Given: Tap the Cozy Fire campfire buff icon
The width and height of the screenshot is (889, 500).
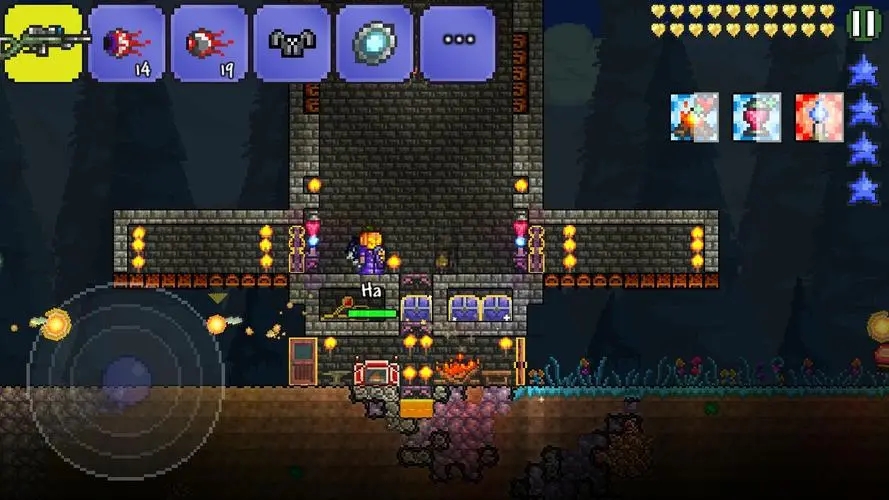Looking at the screenshot, I should (694, 117).
